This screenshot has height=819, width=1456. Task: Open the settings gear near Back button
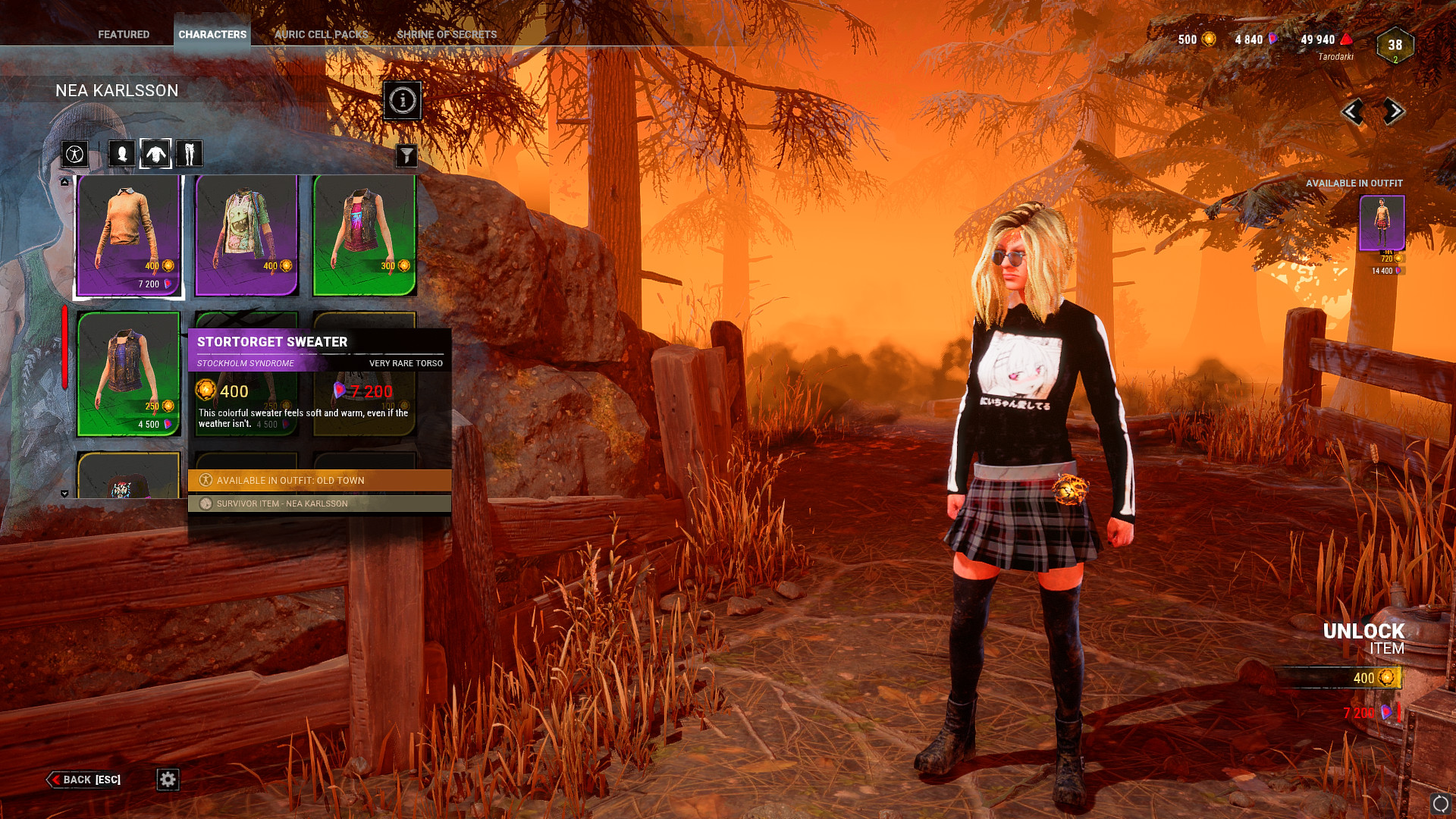coord(168,780)
